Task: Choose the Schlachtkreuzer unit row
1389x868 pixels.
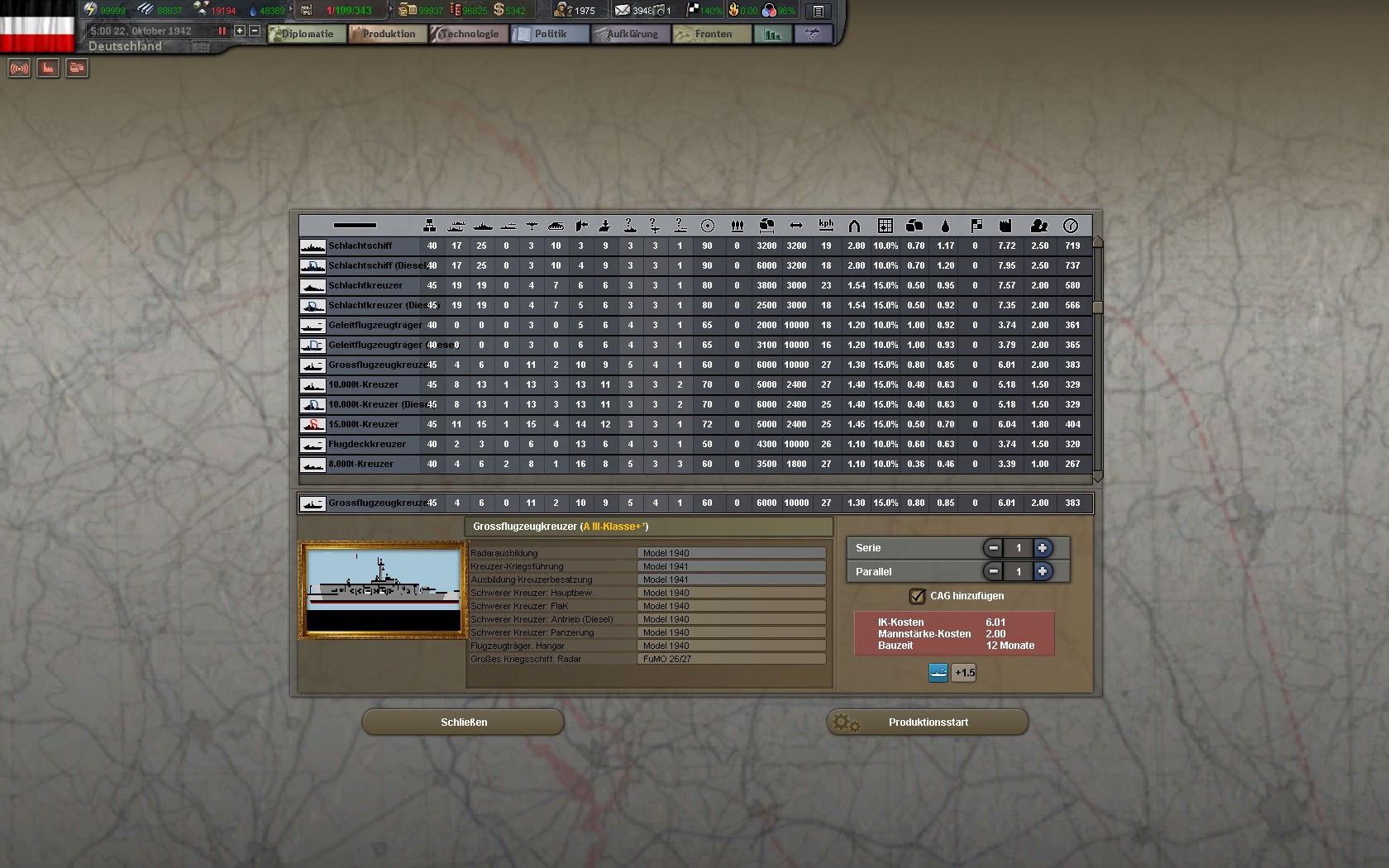Action: (x=365, y=285)
